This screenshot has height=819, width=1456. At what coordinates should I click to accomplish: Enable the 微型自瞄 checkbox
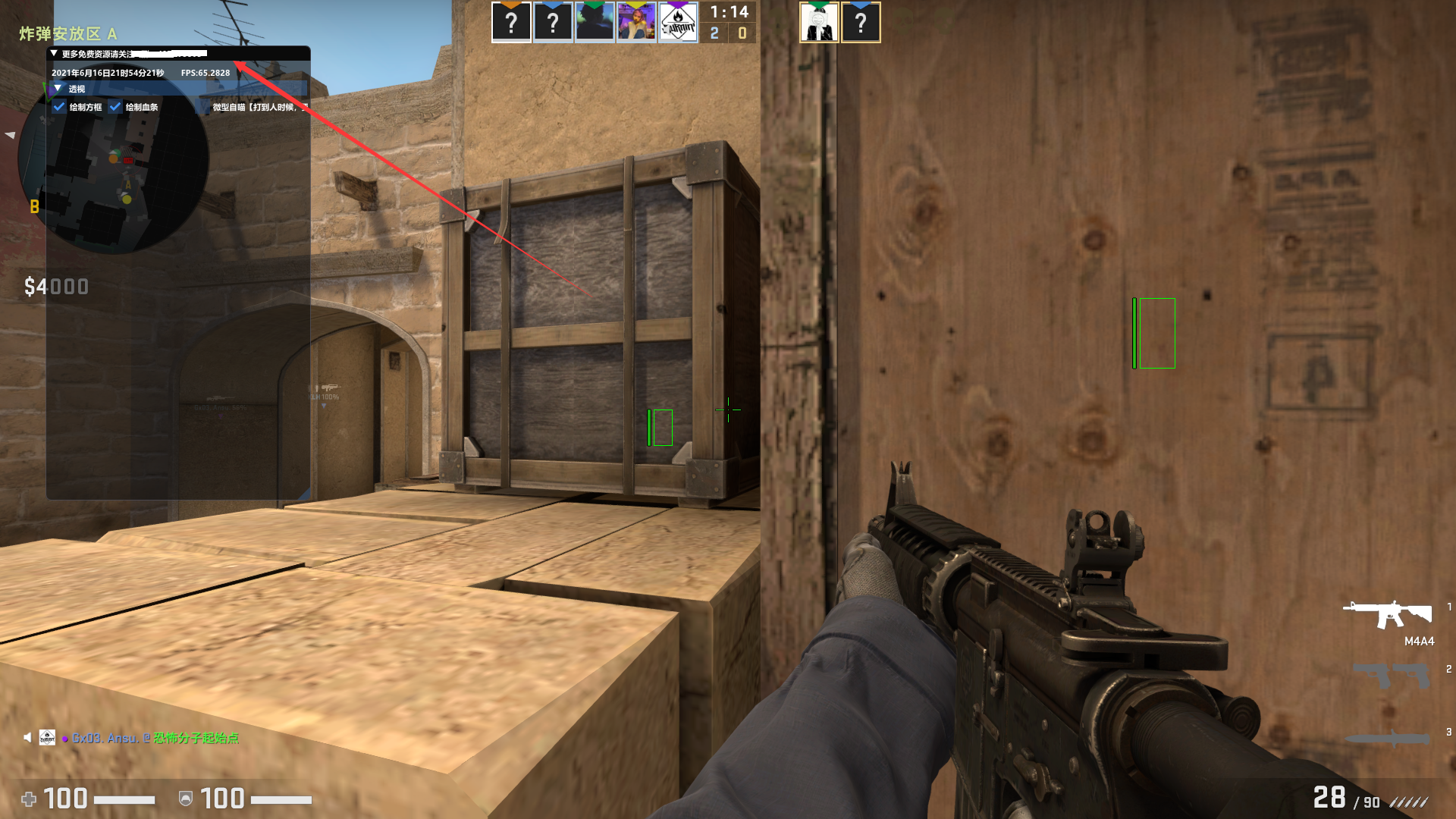pyautogui.click(x=202, y=107)
